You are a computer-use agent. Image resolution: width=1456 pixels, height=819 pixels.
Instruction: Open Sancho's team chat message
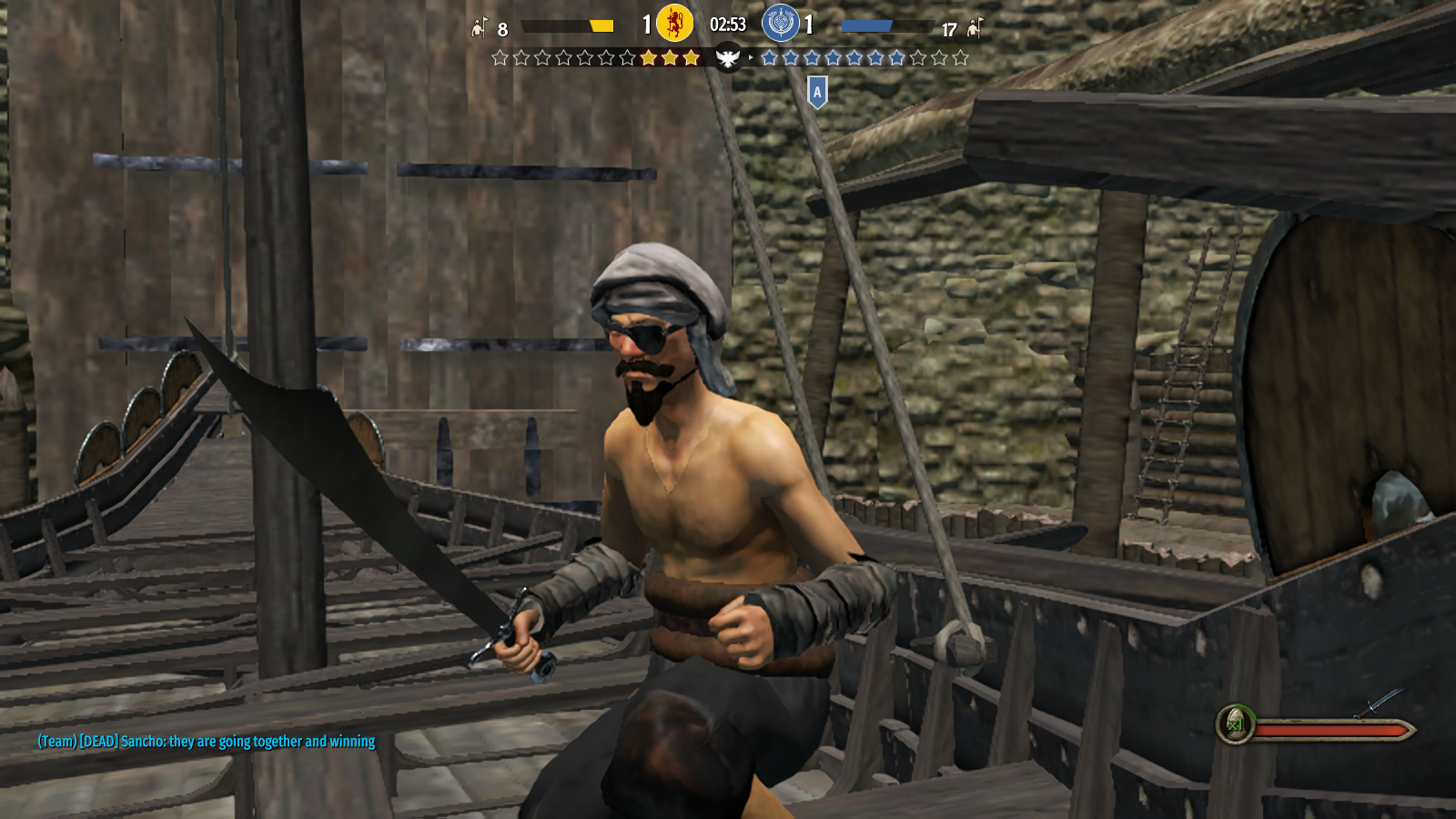[207, 742]
